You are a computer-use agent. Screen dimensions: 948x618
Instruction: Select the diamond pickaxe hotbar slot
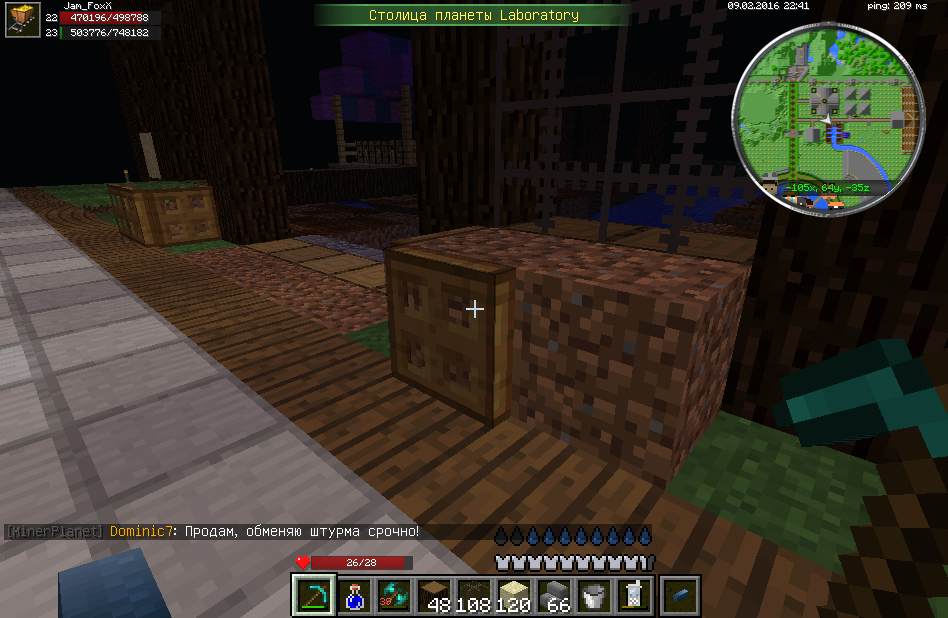tap(313, 595)
